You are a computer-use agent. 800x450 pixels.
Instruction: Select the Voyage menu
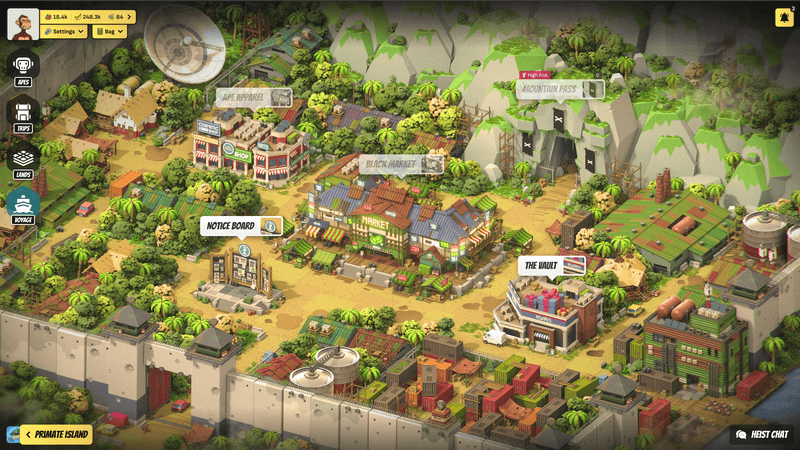tap(23, 205)
